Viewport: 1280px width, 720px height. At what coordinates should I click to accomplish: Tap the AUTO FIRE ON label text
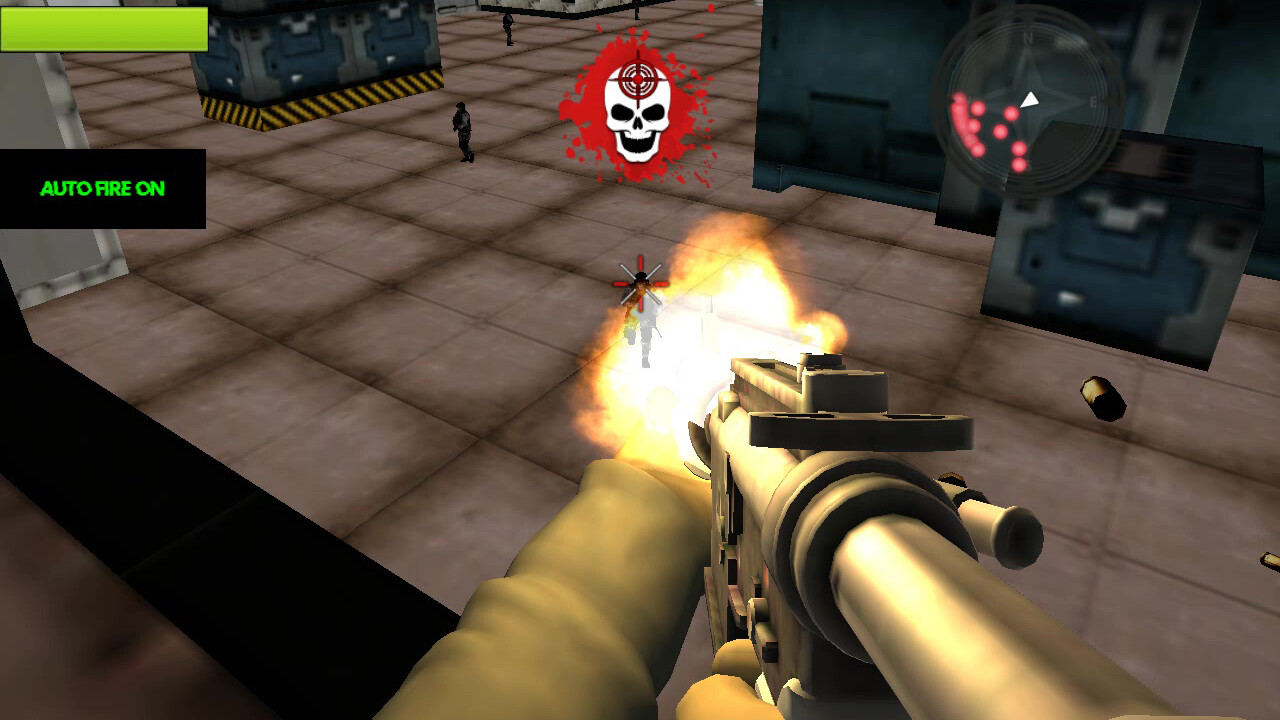tap(105, 186)
